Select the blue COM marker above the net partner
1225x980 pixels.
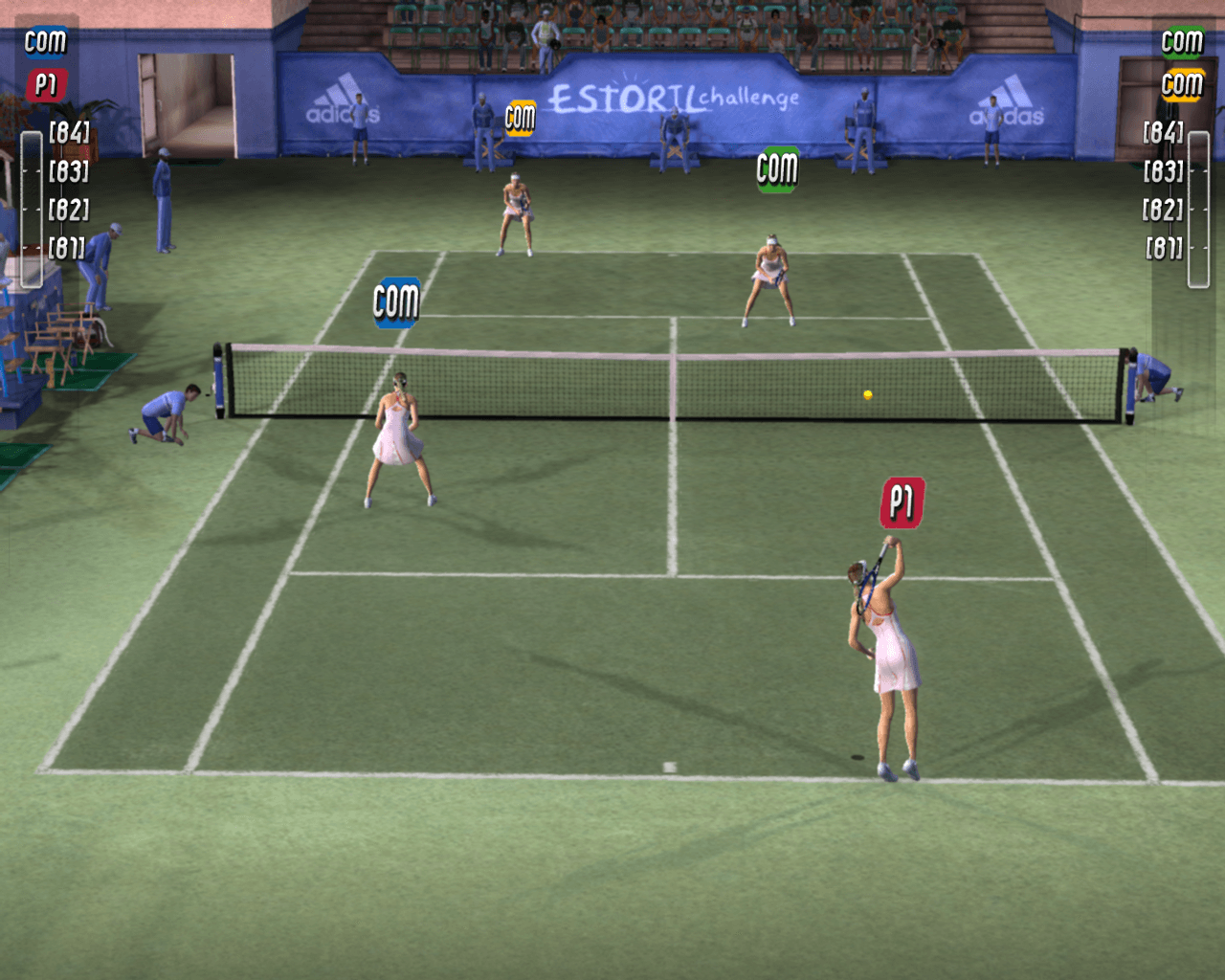click(x=396, y=302)
